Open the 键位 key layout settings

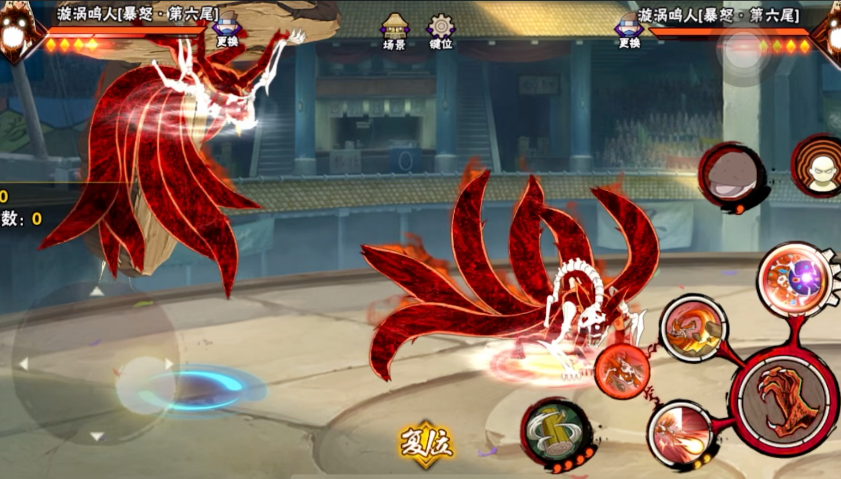[x=441, y=31]
